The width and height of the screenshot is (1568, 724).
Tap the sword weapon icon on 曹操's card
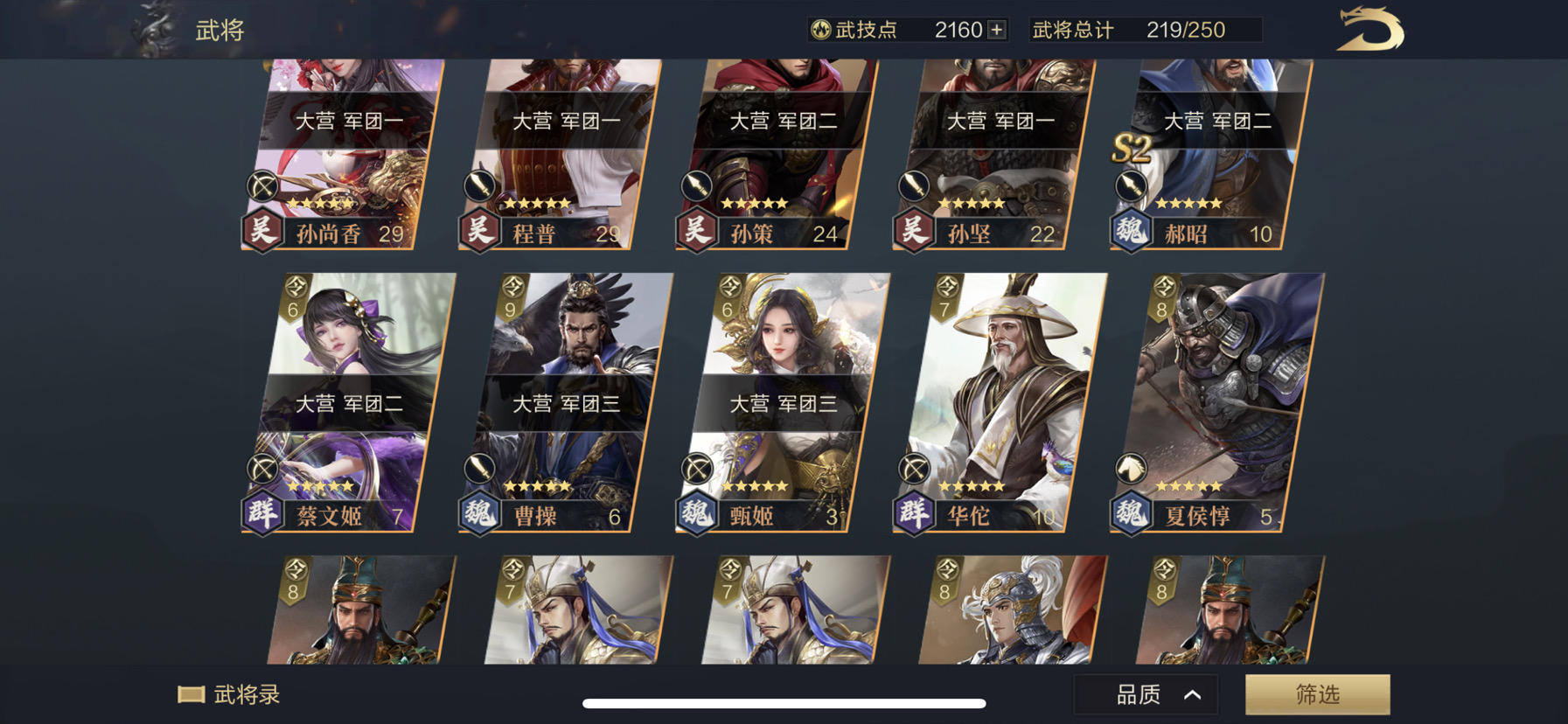(x=479, y=468)
